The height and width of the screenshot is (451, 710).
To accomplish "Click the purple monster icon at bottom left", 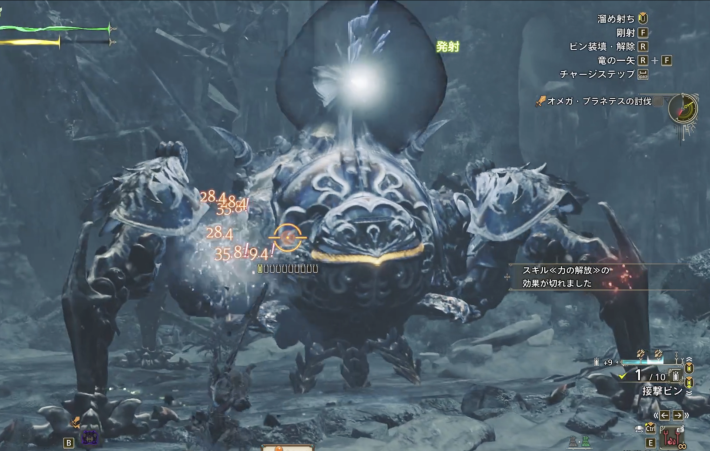I will pyautogui.click(x=89, y=437).
